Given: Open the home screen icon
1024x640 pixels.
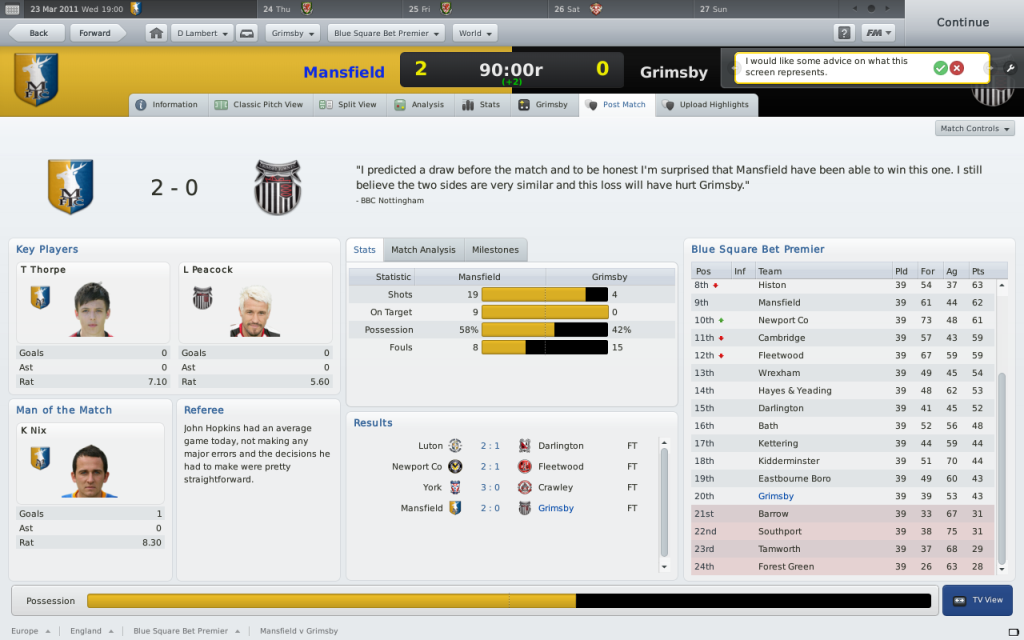Looking at the screenshot, I should [x=156, y=33].
